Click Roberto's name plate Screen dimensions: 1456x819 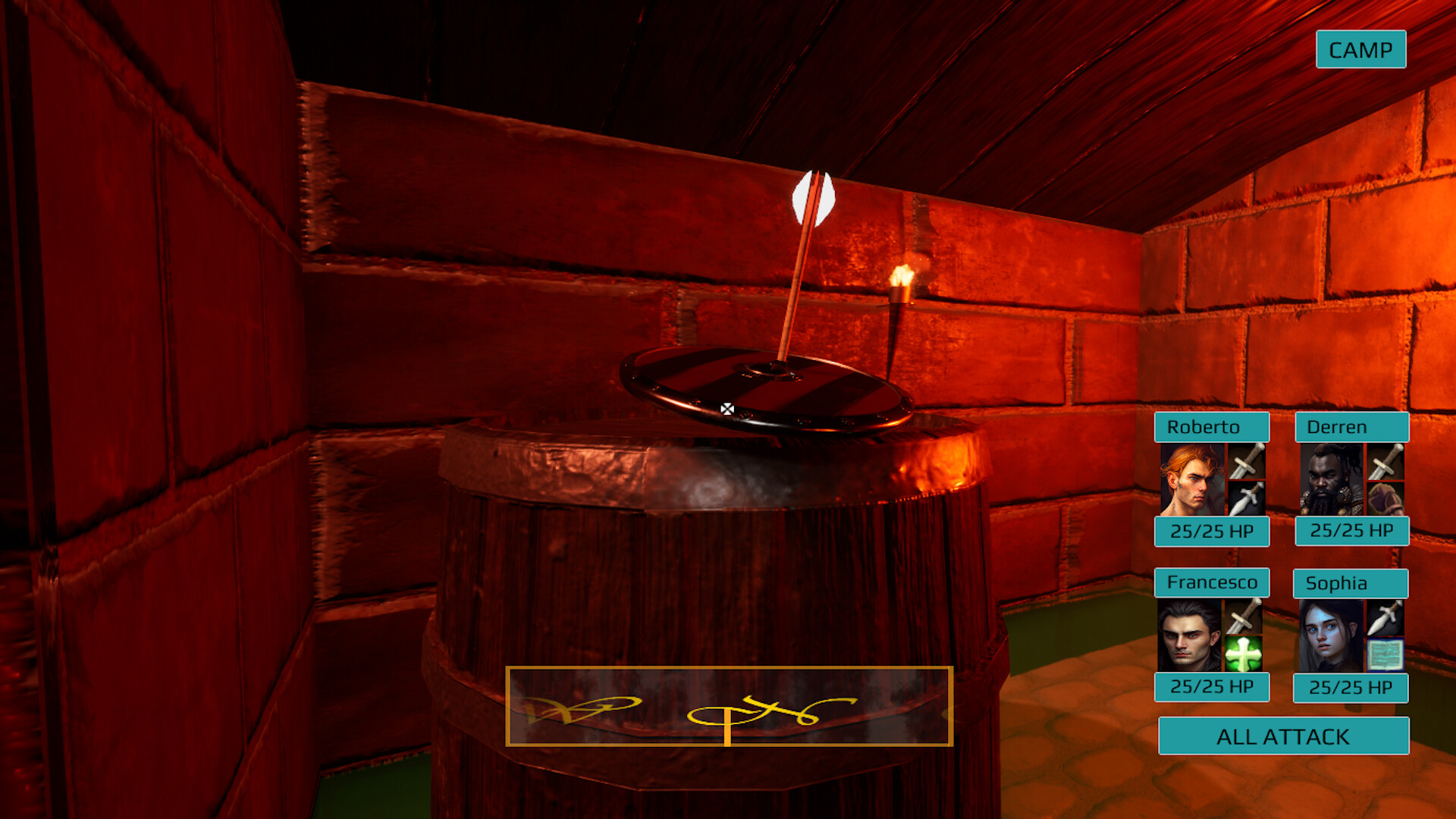point(1211,427)
